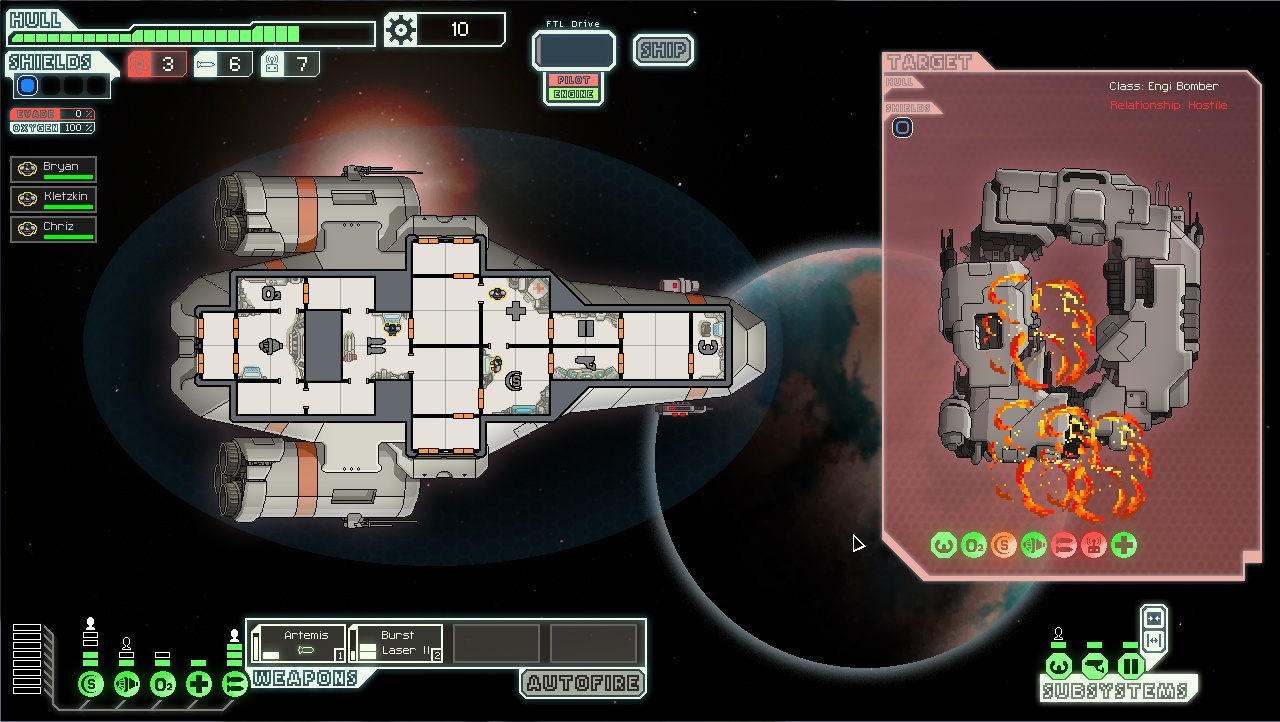
Task: Select crew member Chriz
Action: click(54, 228)
